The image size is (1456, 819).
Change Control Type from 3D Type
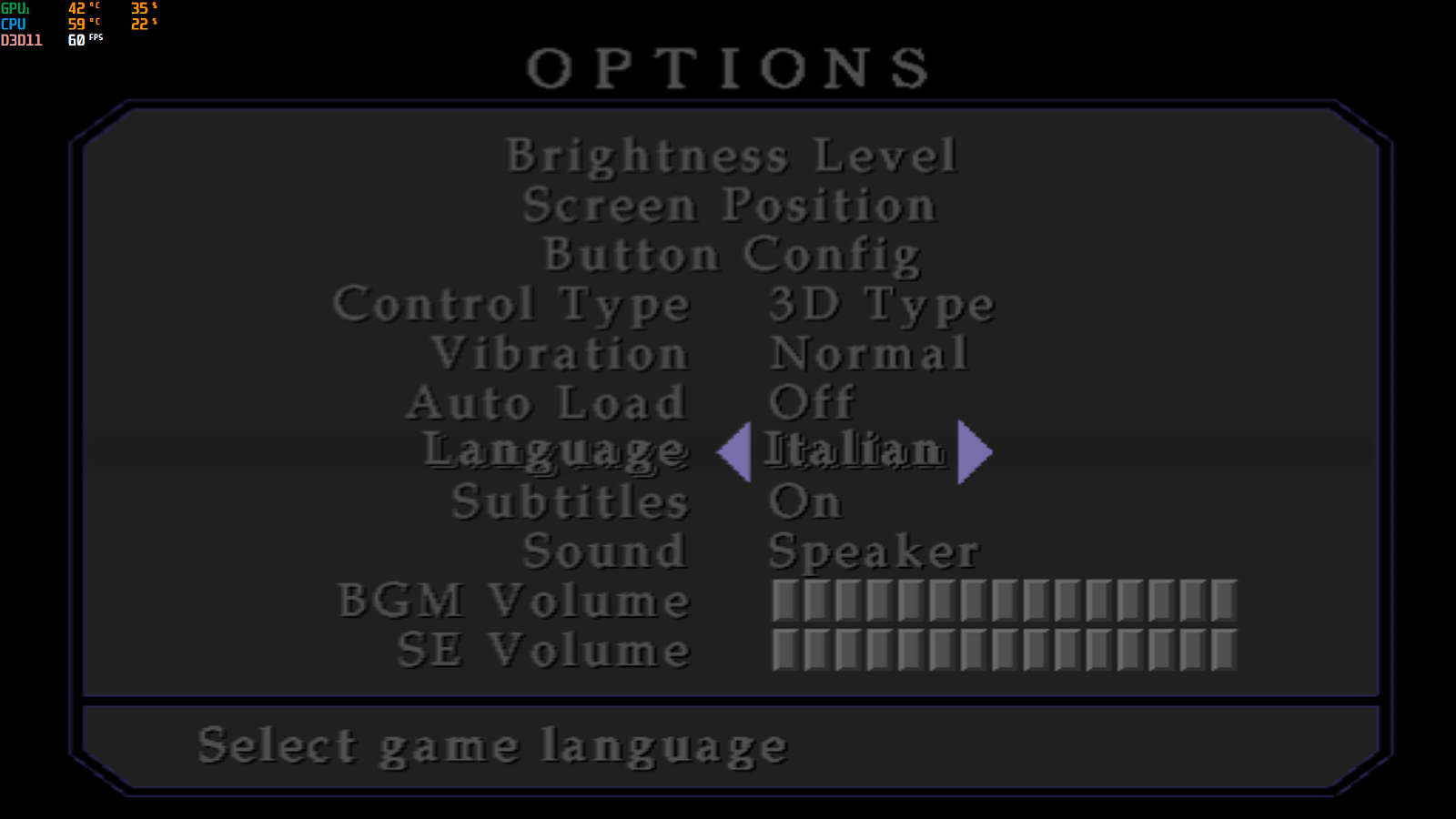pos(879,305)
